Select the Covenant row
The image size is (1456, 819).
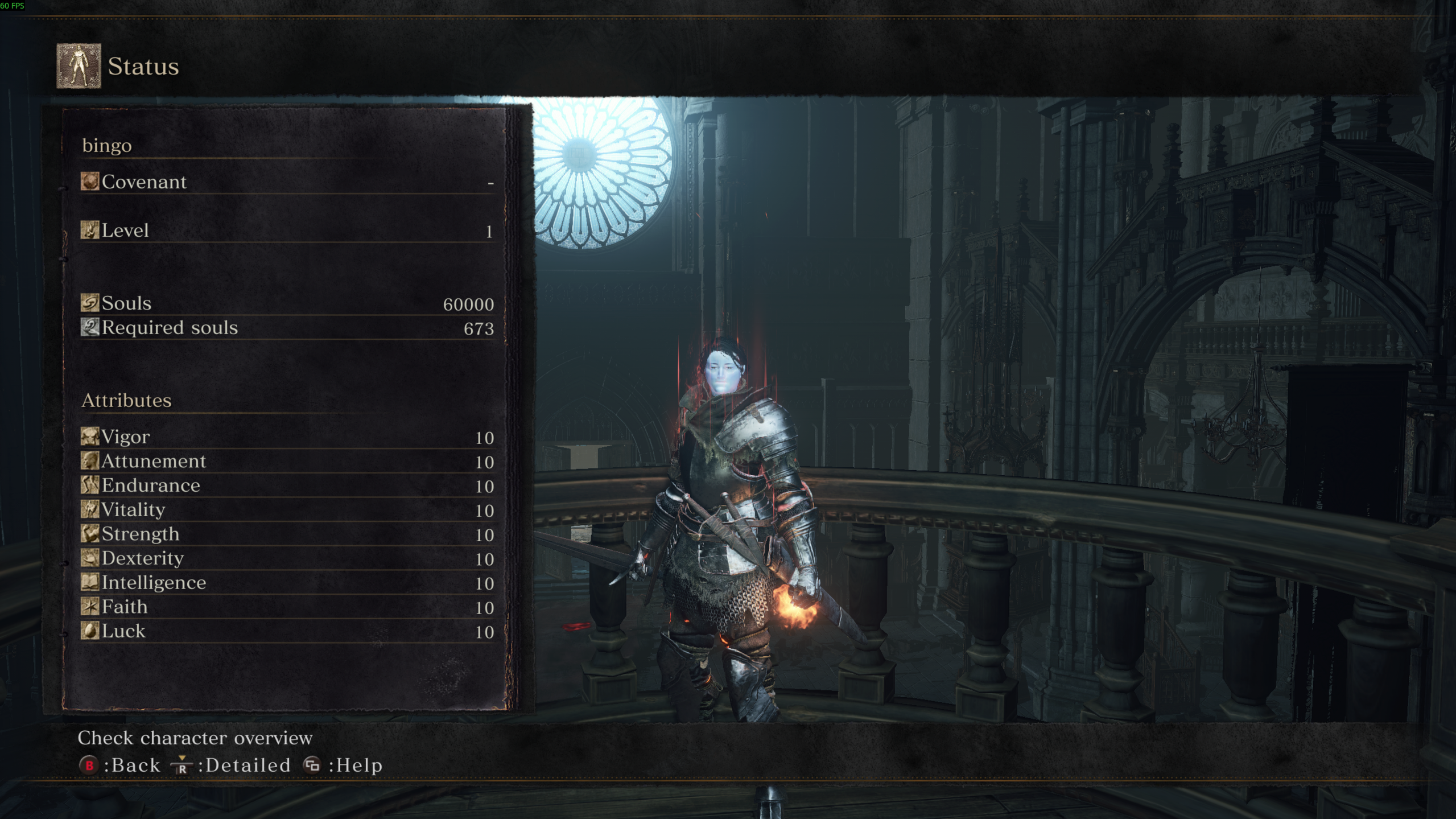click(287, 182)
